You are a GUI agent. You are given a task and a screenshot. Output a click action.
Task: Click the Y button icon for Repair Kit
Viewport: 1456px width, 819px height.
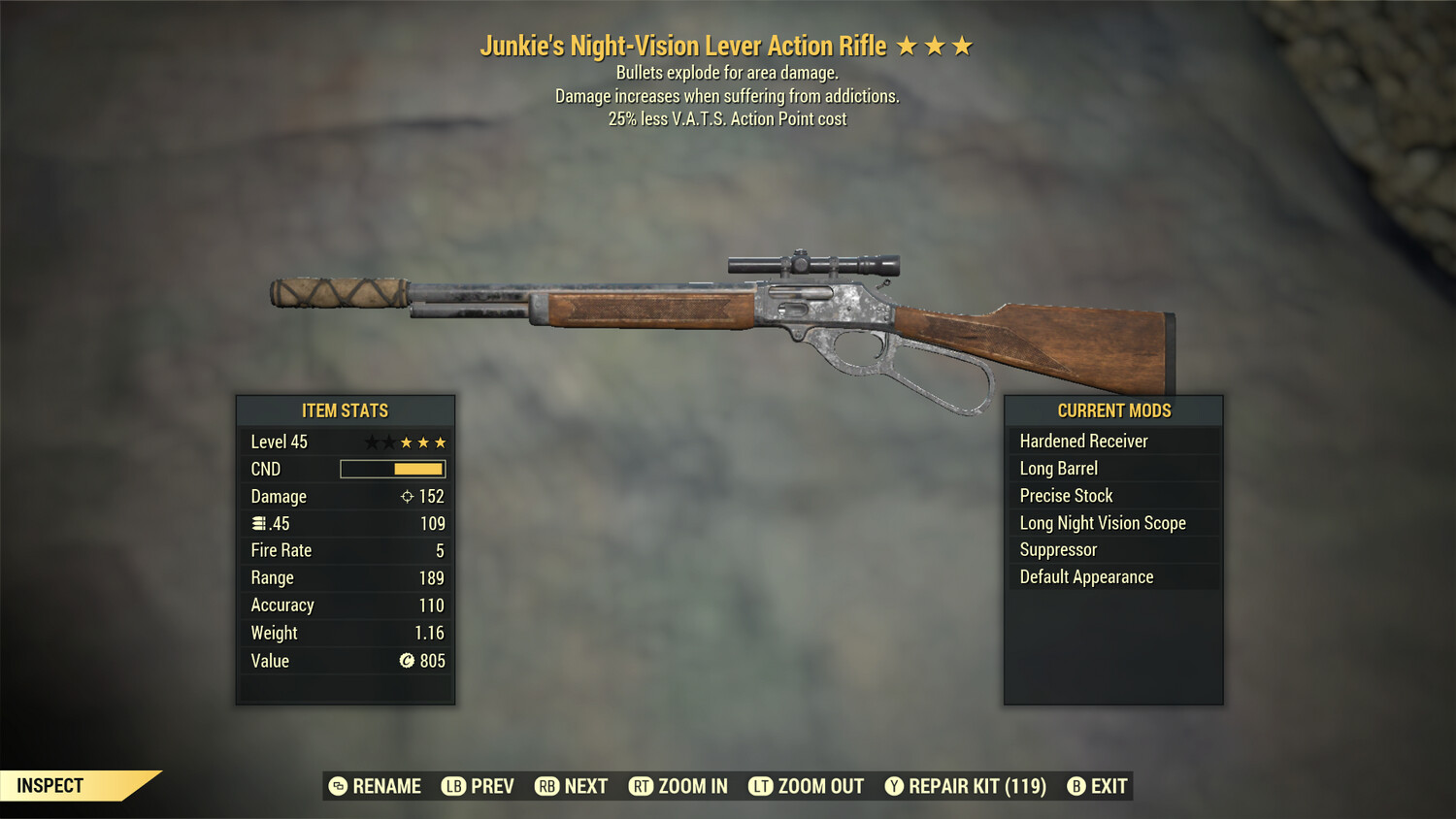tap(893, 786)
